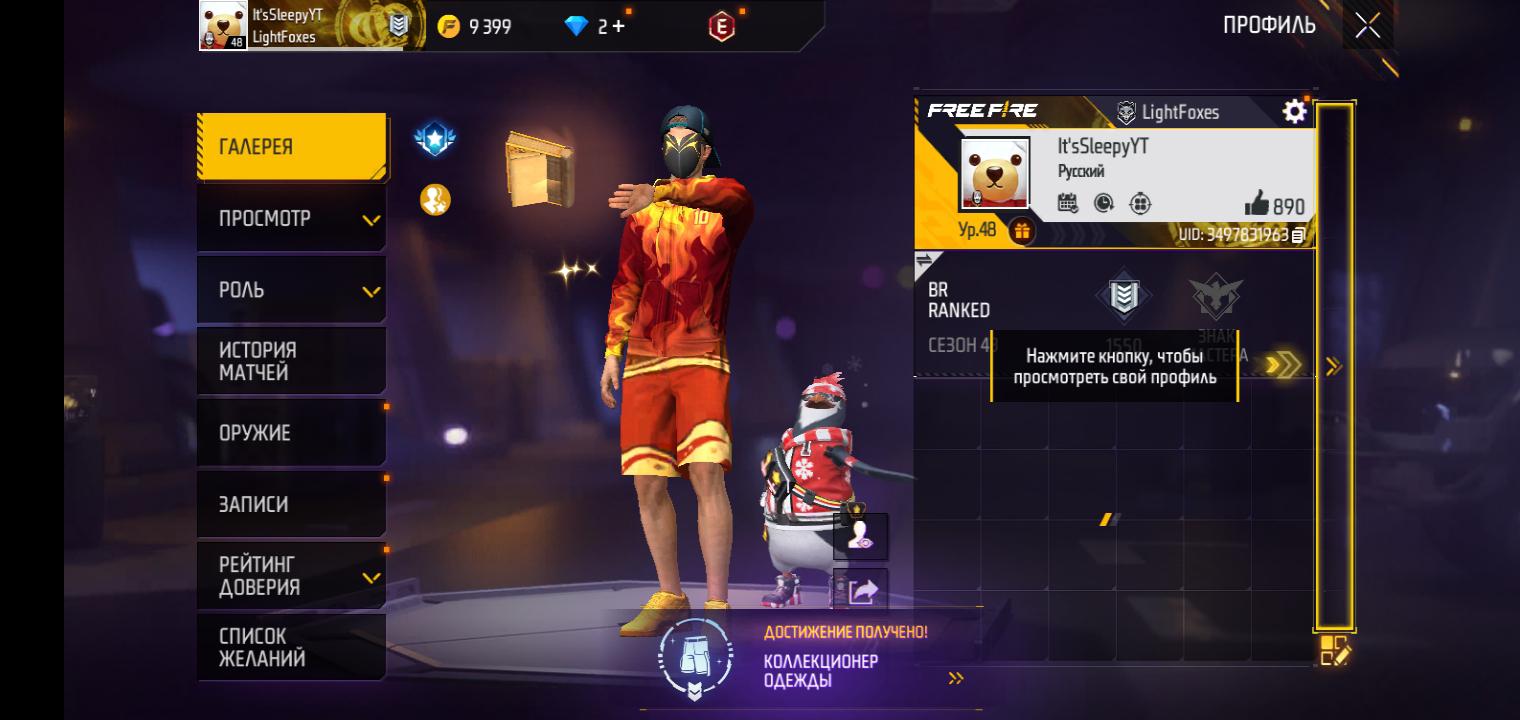This screenshot has height=720, width=1520.
Task: Click the orange gift icon near level
Action: [x=1021, y=231]
